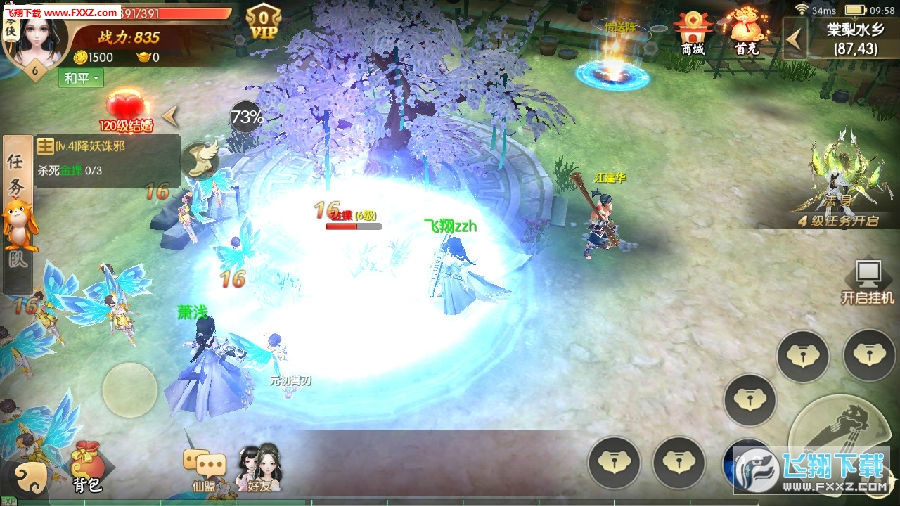
Task: Open the 背包 bag inventory
Action: click(87, 467)
